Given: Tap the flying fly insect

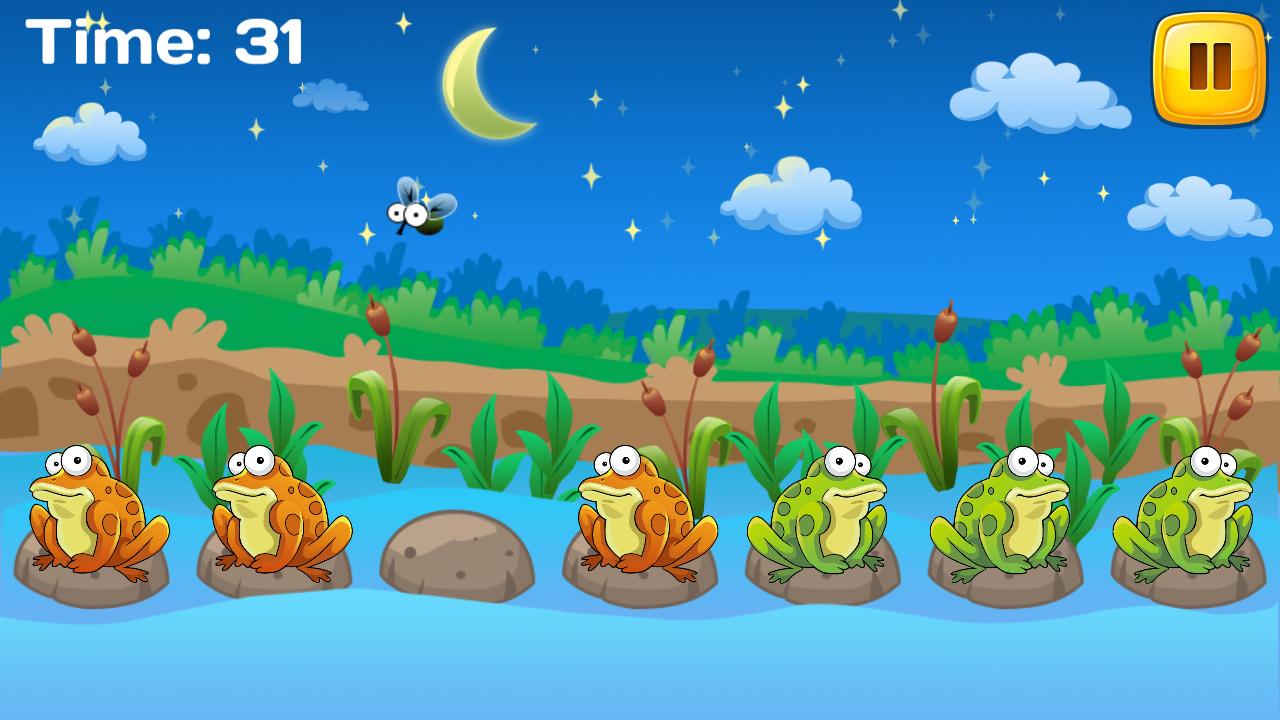Looking at the screenshot, I should pyautogui.click(x=418, y=212).
